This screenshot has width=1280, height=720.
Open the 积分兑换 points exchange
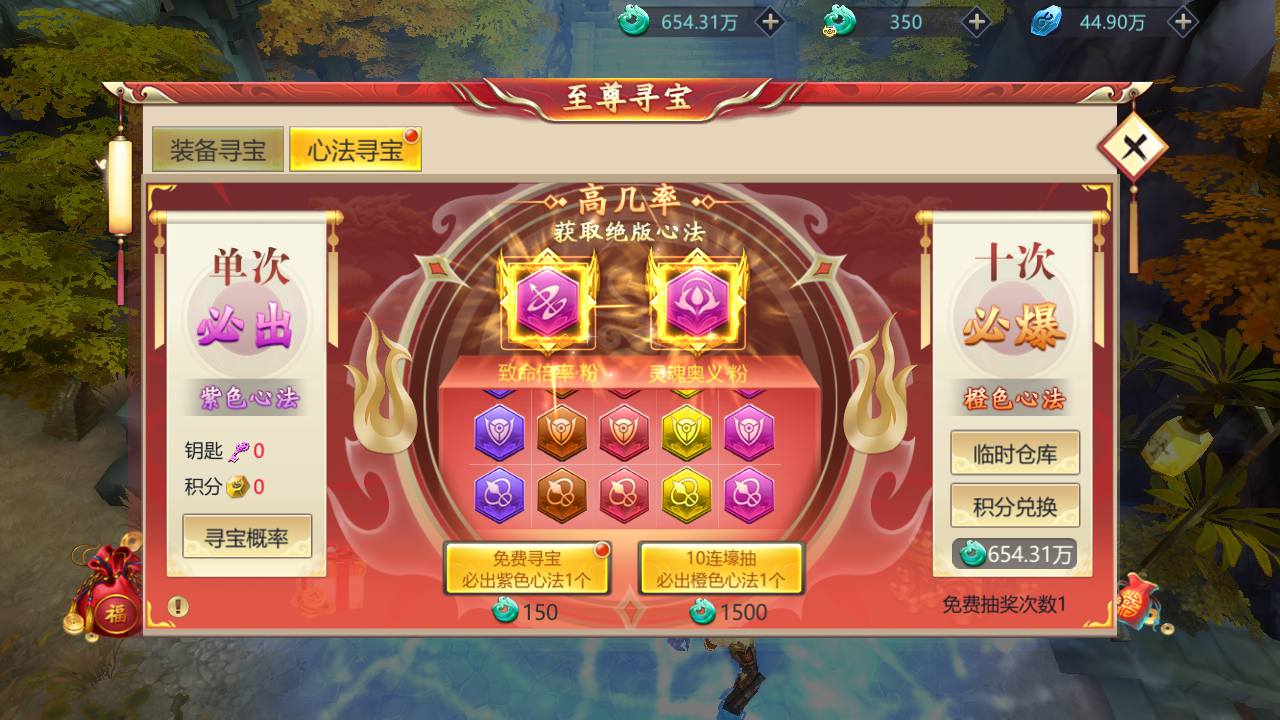coord(1015,505)
